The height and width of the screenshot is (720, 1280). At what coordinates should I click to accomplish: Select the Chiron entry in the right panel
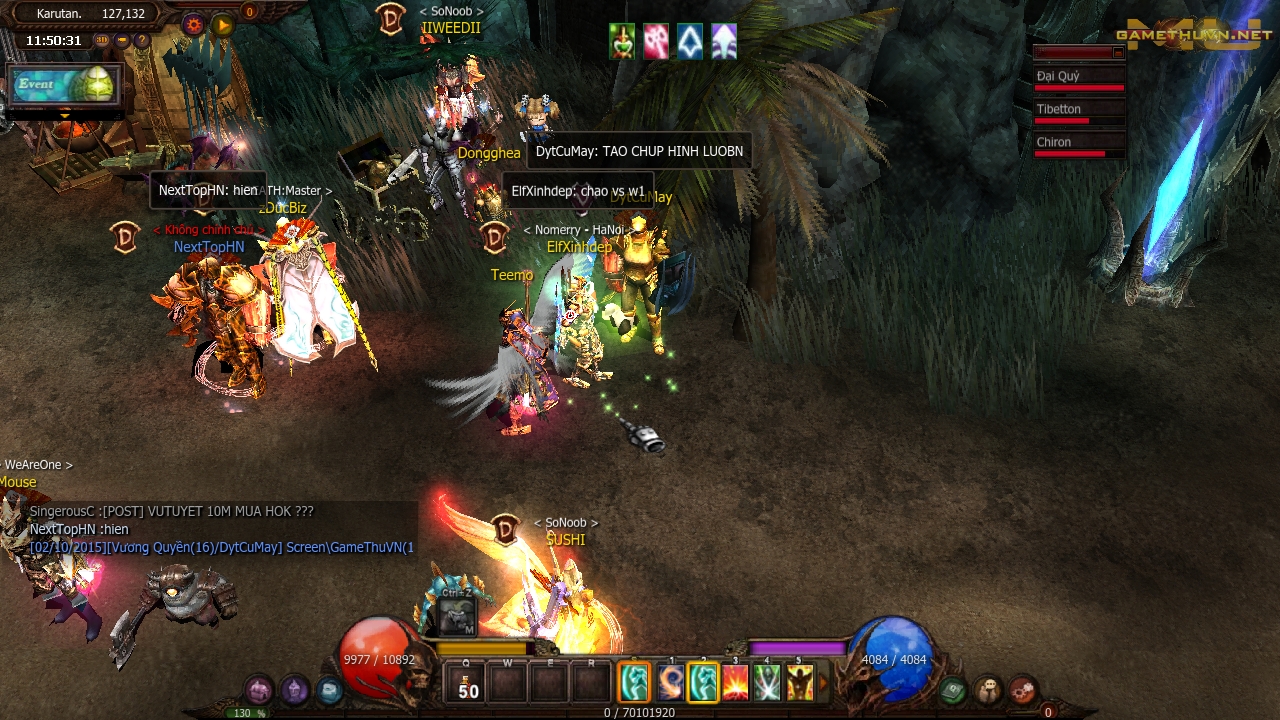click(1052, 141)
